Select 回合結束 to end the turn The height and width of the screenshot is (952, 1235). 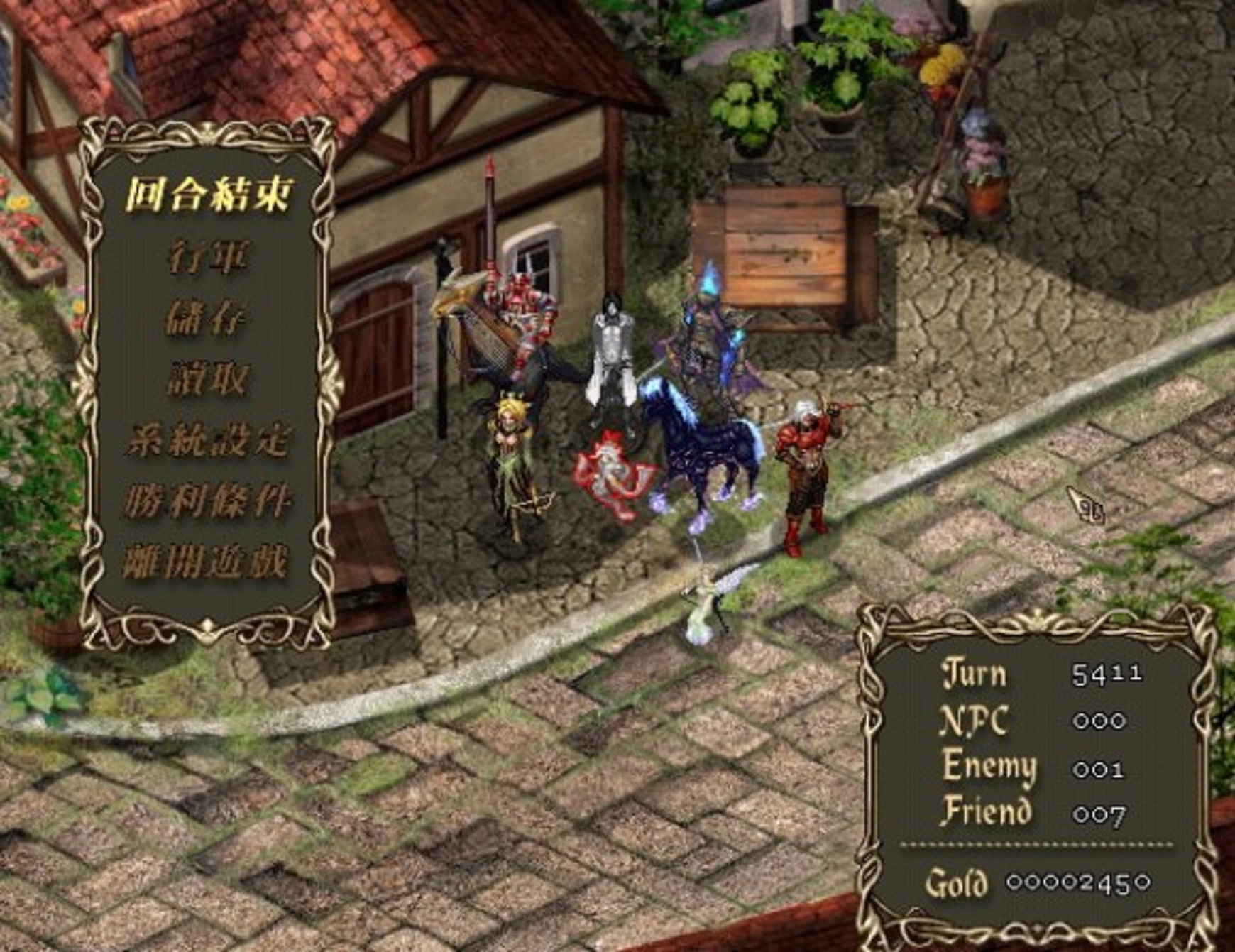click(208, 195)
